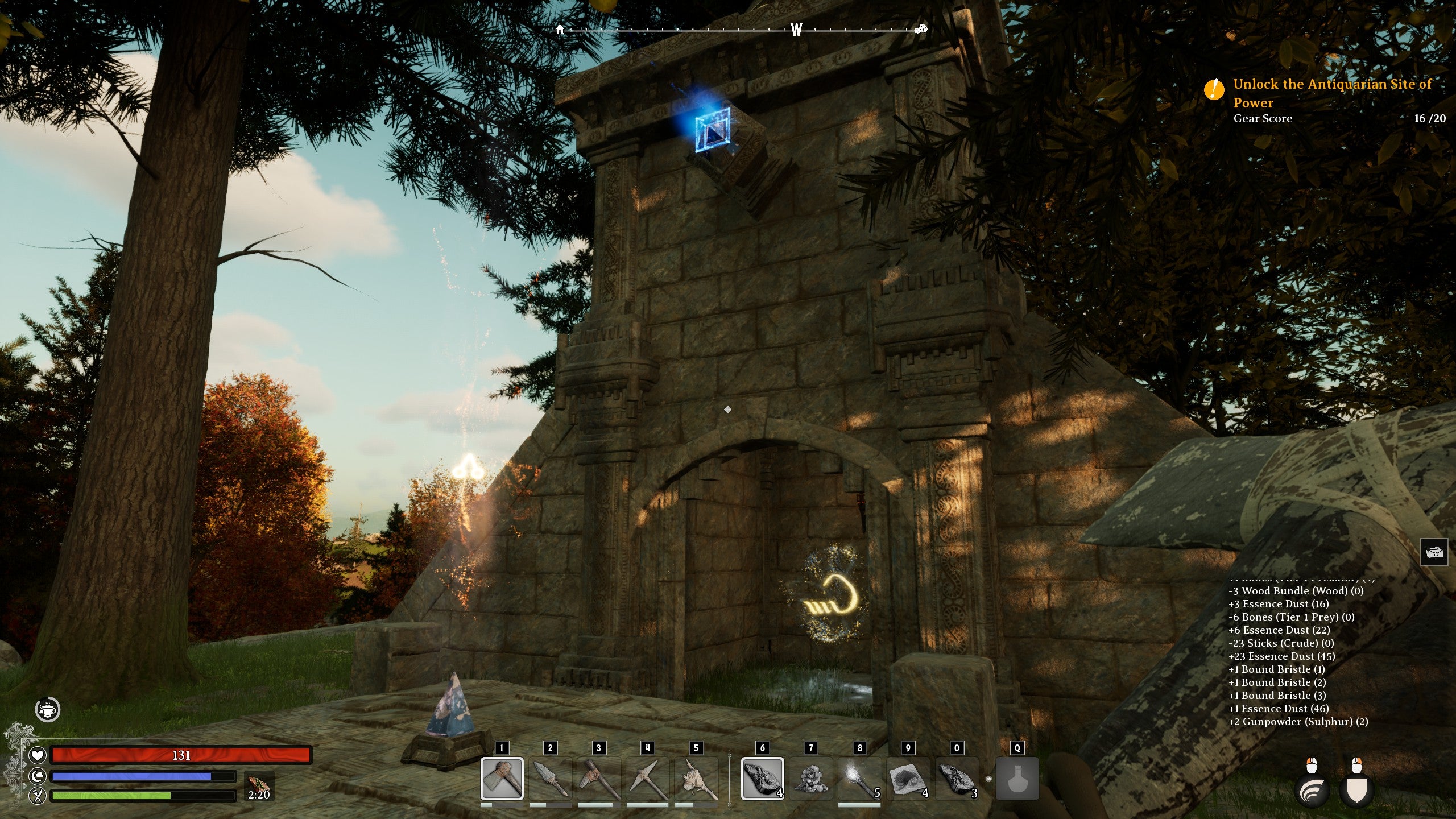
Task: Click the cooked meat food buff icon
Action: coord(259,785)
